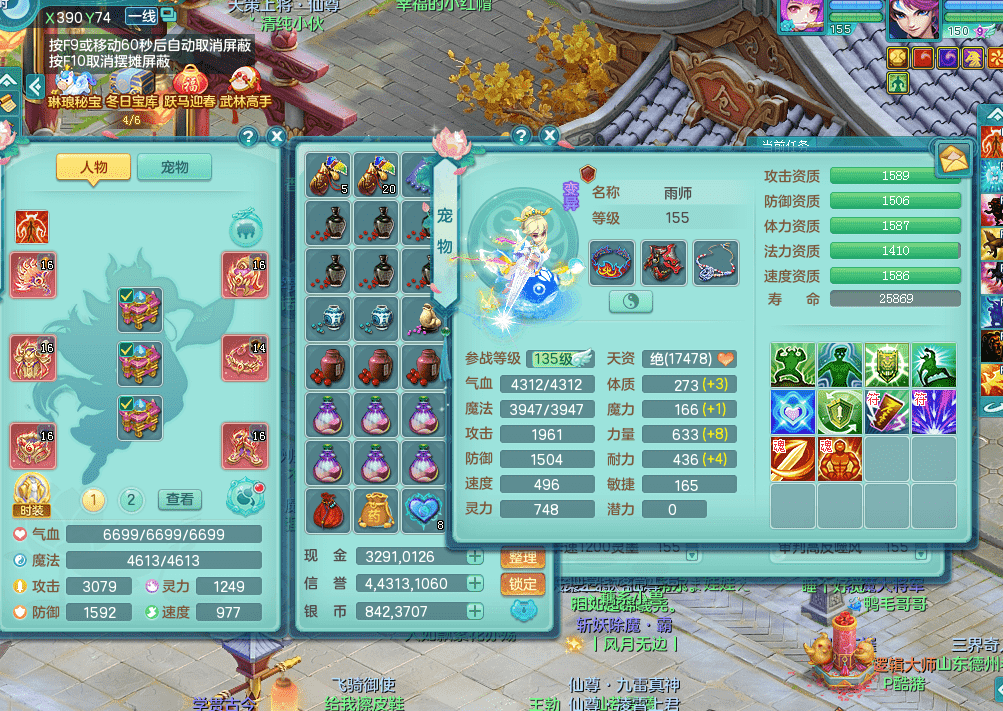Open the 时装 fashion button

pyautogui.click(x=32, y=493)
